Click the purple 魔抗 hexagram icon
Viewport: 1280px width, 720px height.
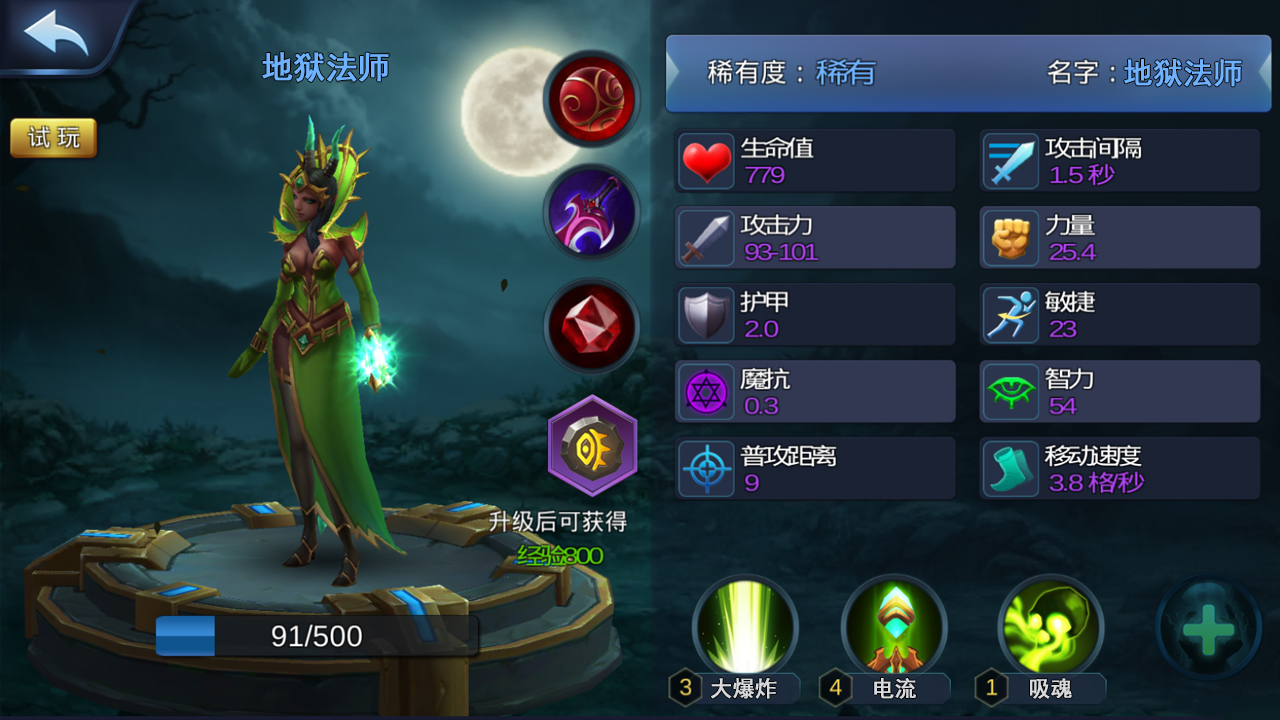pyautogui.click(x=706, y=391)
